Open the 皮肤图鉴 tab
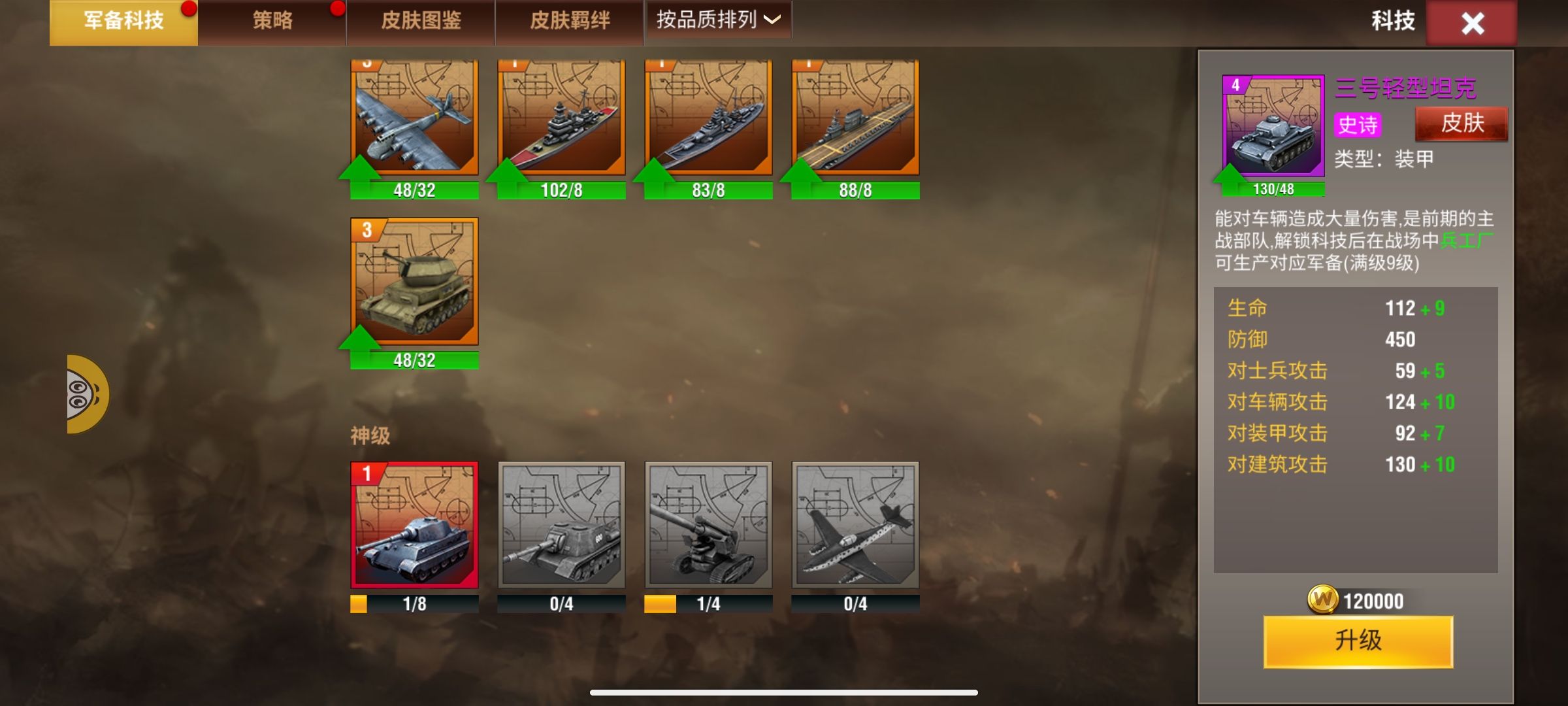Image resolution: width=1568 pixels, height=706 pixels. coord(420,20)
